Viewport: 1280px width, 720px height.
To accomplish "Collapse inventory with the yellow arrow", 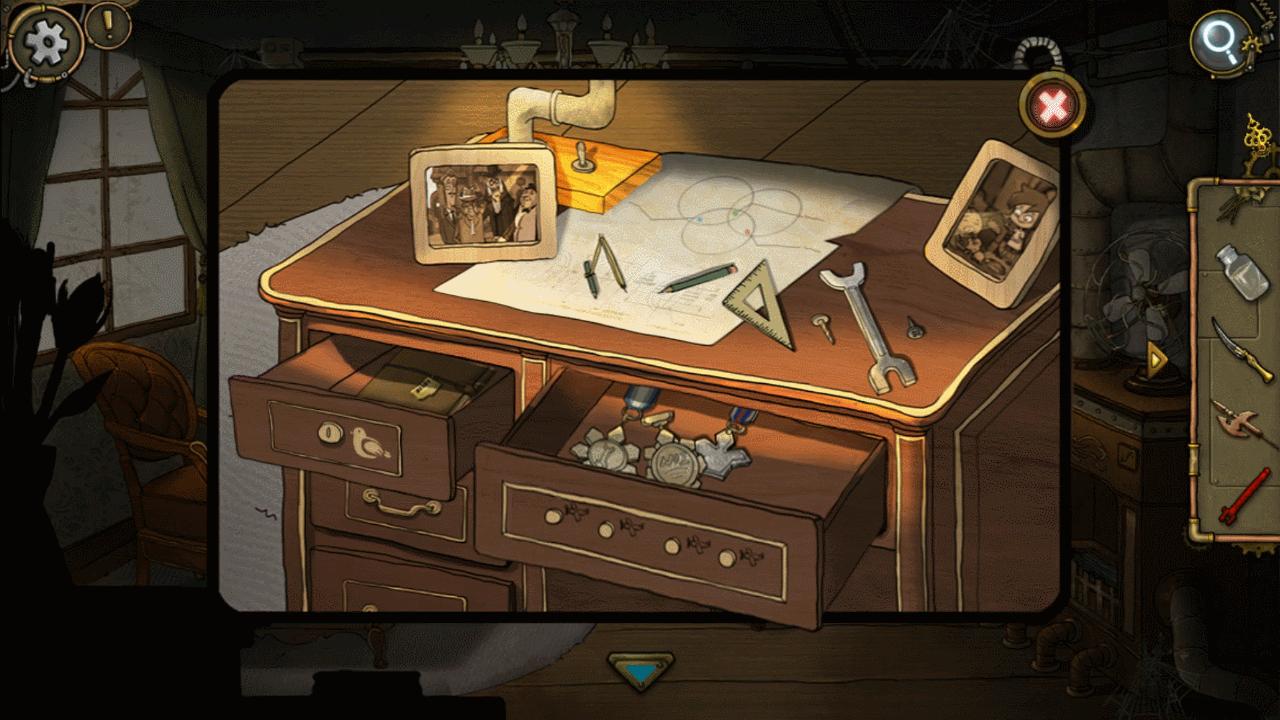I will pyautogui.click(x=1159, y=358).
